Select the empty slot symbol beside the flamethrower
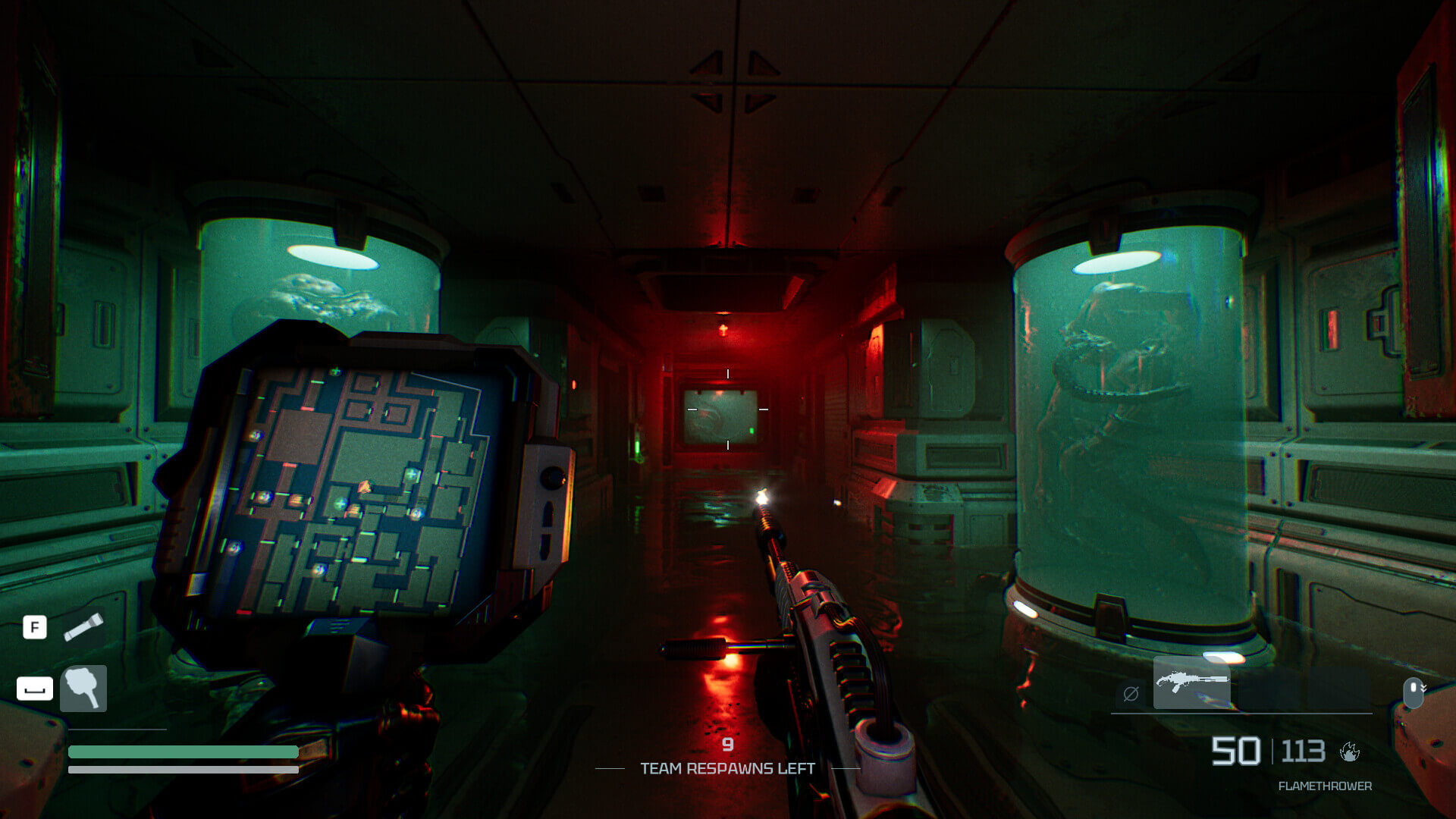The height and width of the screenshot is (819, 1456). pos(1131,694)
